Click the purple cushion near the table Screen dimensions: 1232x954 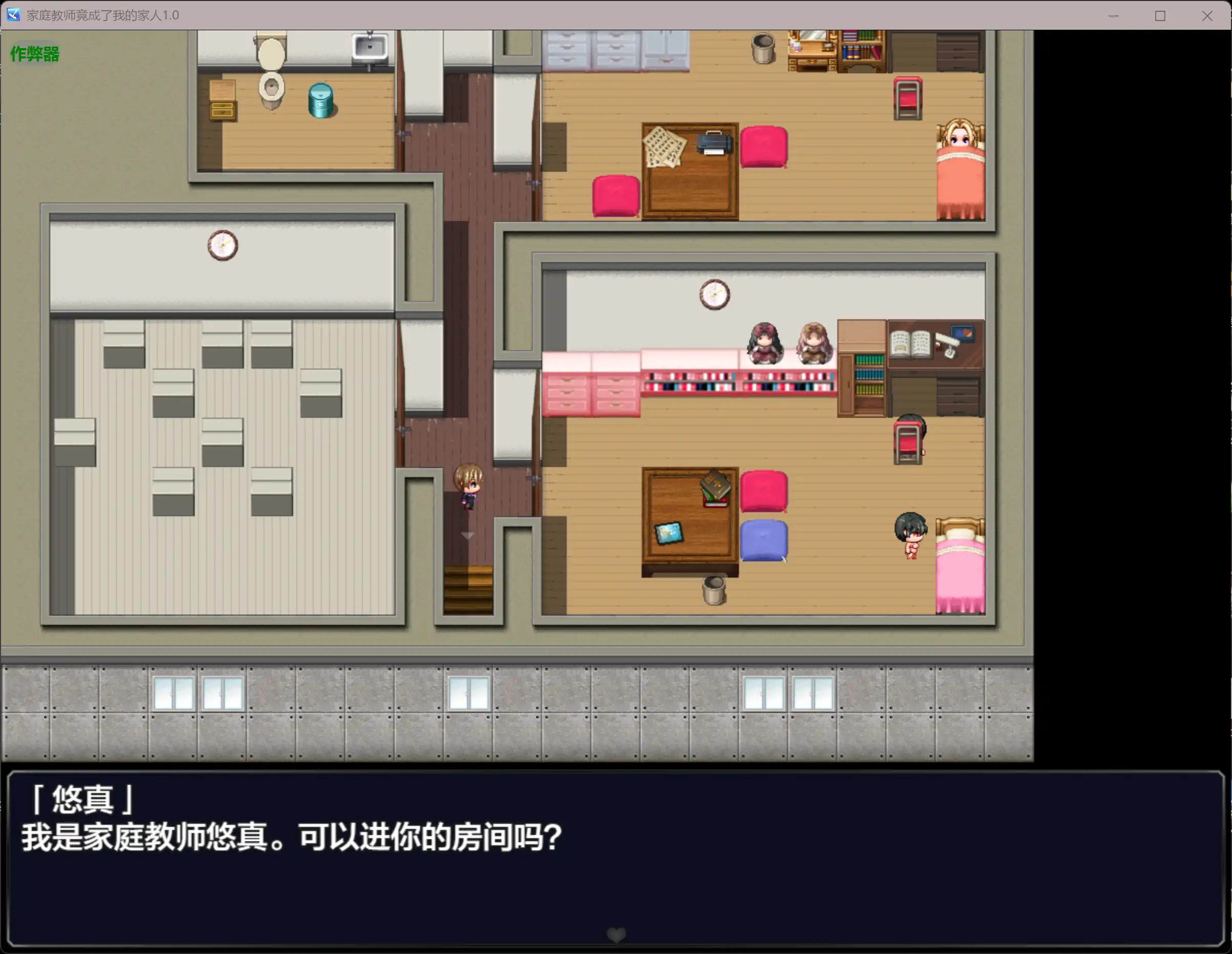(763, 540)
